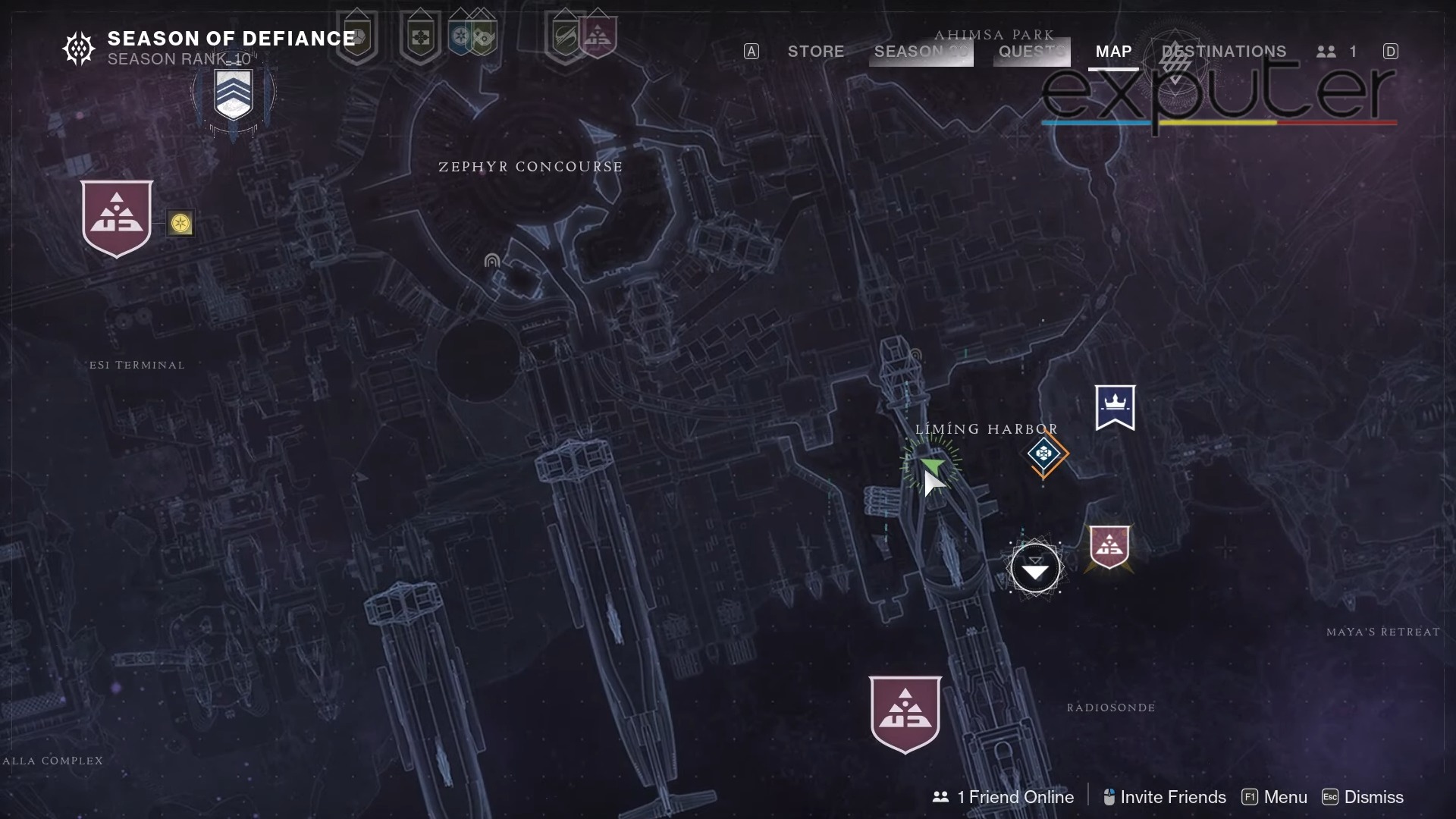
Task: Click the gold coin marker beside ESI Terminal shield
Action: coord(180,223)
